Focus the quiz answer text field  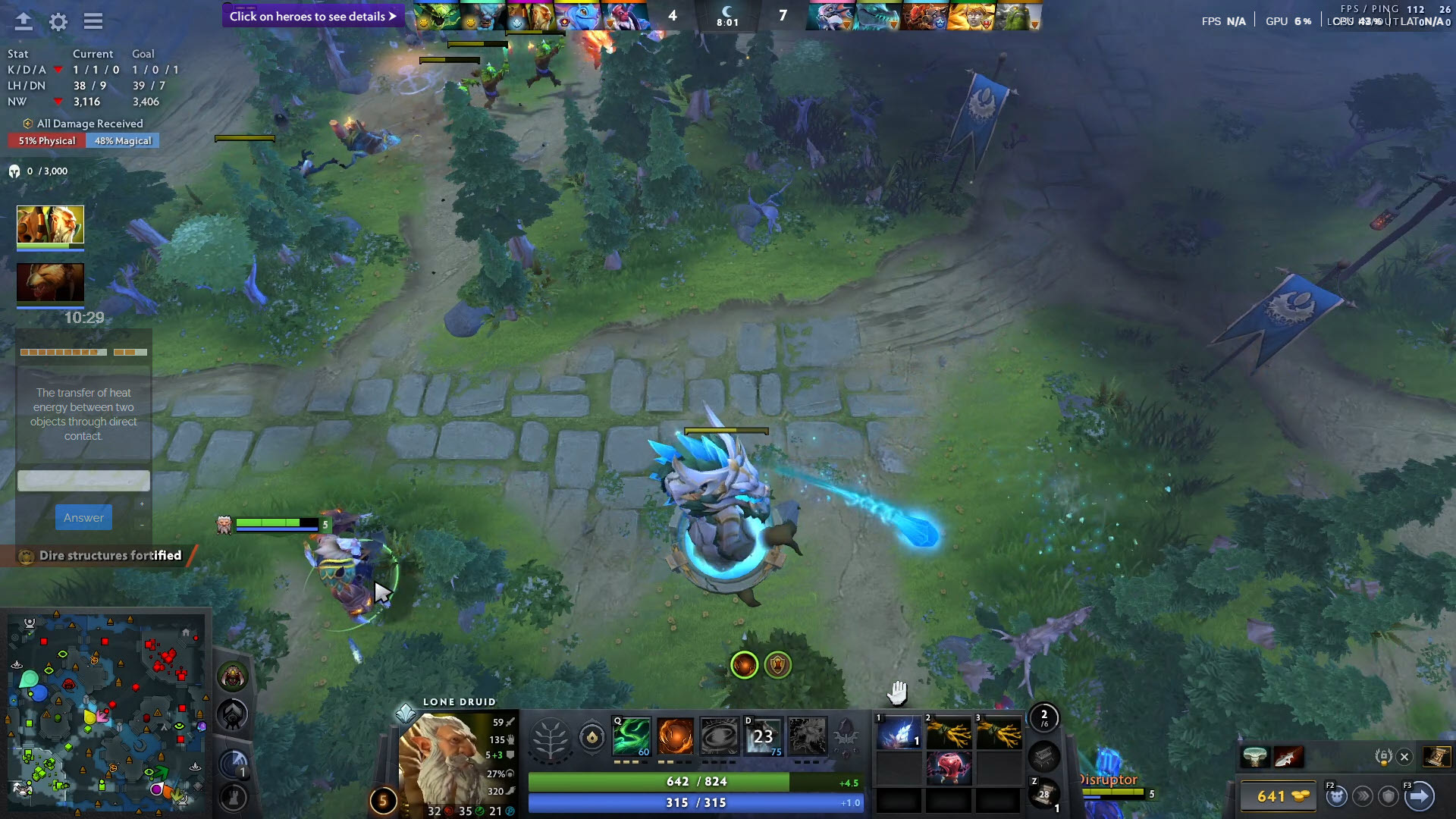[x=83, y=481]
